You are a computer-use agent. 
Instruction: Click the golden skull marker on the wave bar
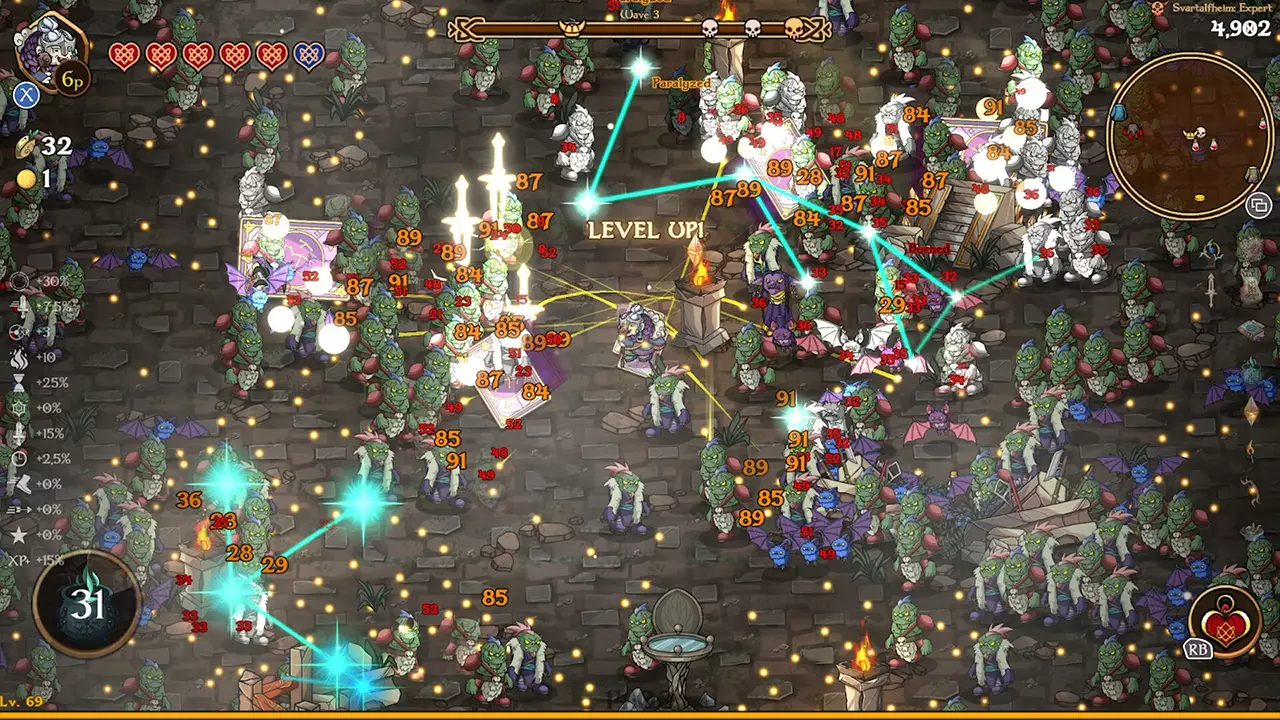(x=794, y=28)
